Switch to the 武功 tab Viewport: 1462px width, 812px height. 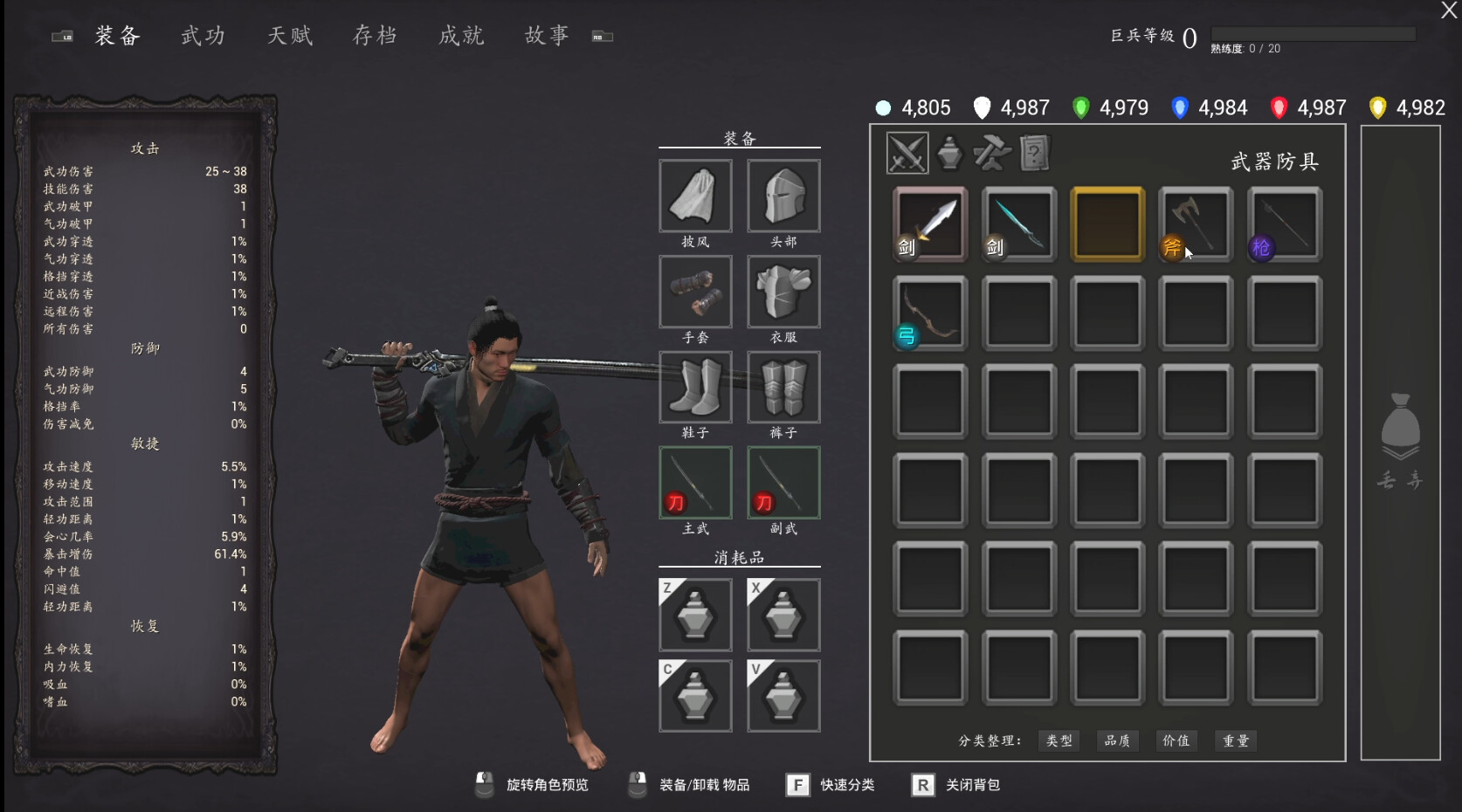coord(203,36)
